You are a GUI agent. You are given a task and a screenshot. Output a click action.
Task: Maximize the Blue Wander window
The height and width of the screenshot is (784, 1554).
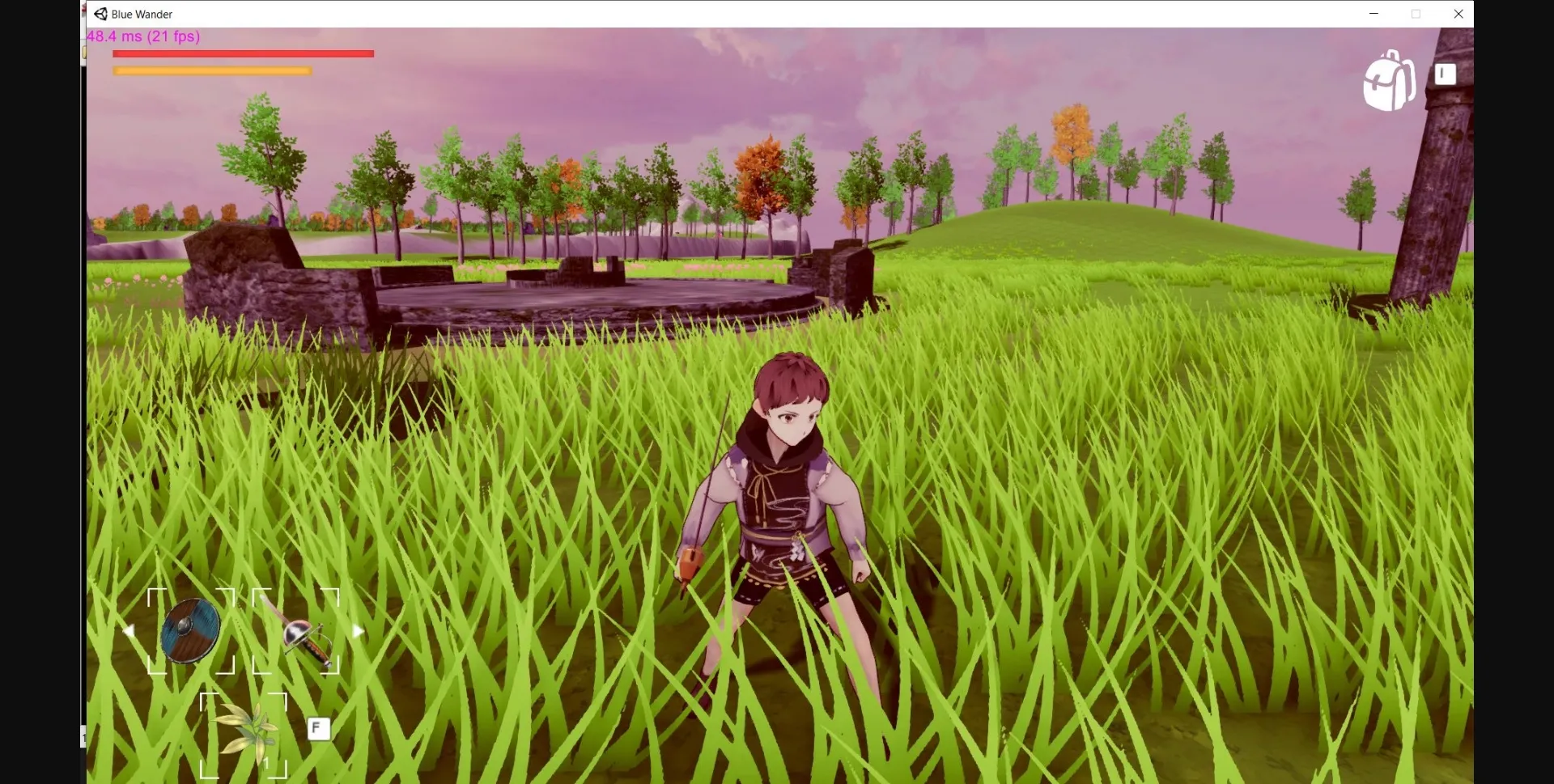(1417, 14)
